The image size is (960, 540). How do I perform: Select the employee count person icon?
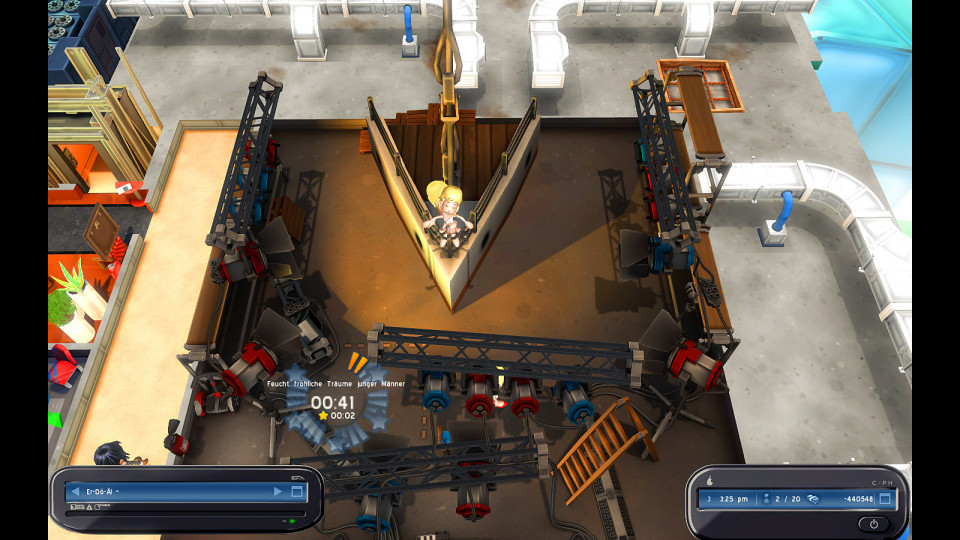766,498
